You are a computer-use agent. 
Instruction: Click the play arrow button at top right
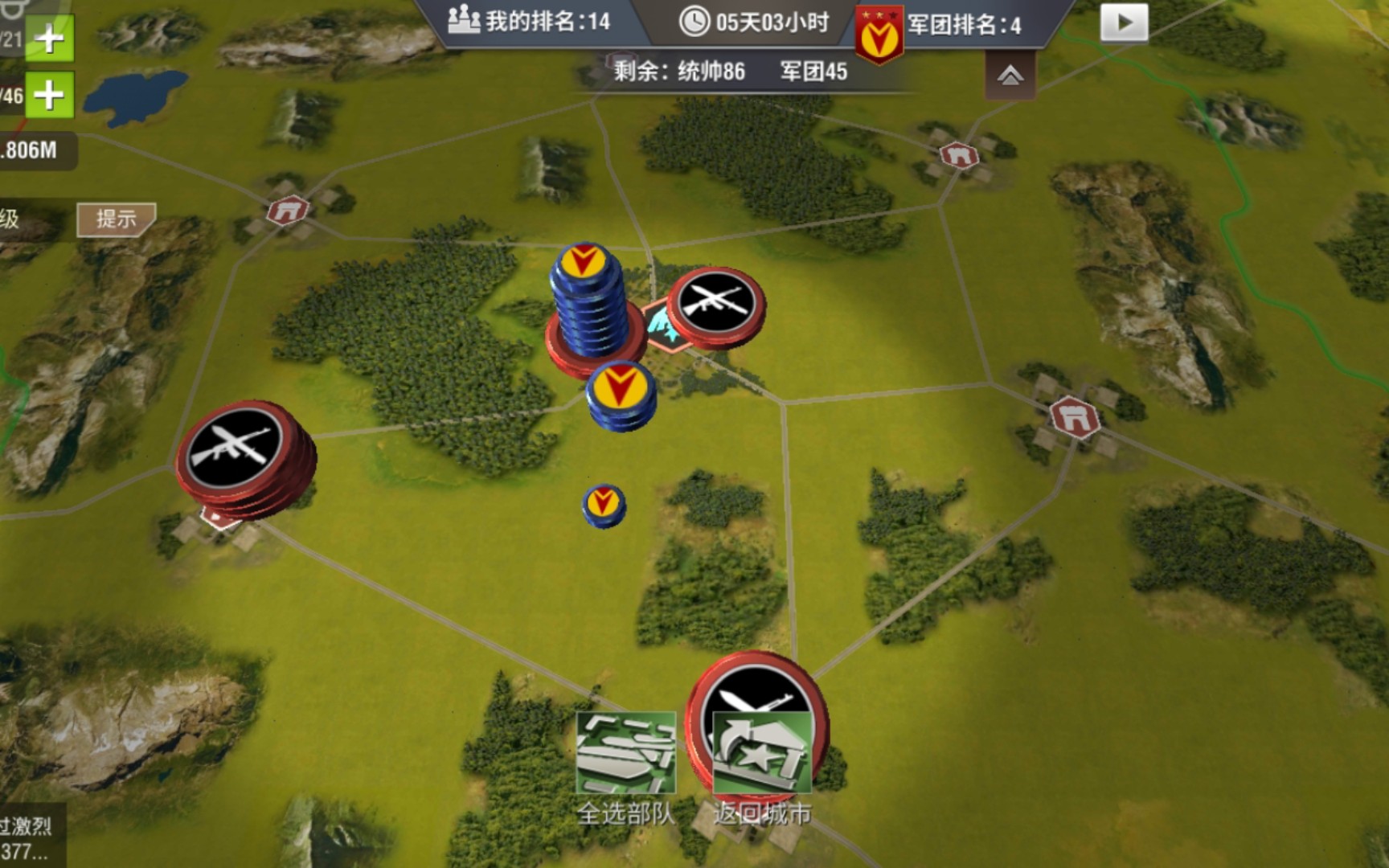click(1123, 23)
